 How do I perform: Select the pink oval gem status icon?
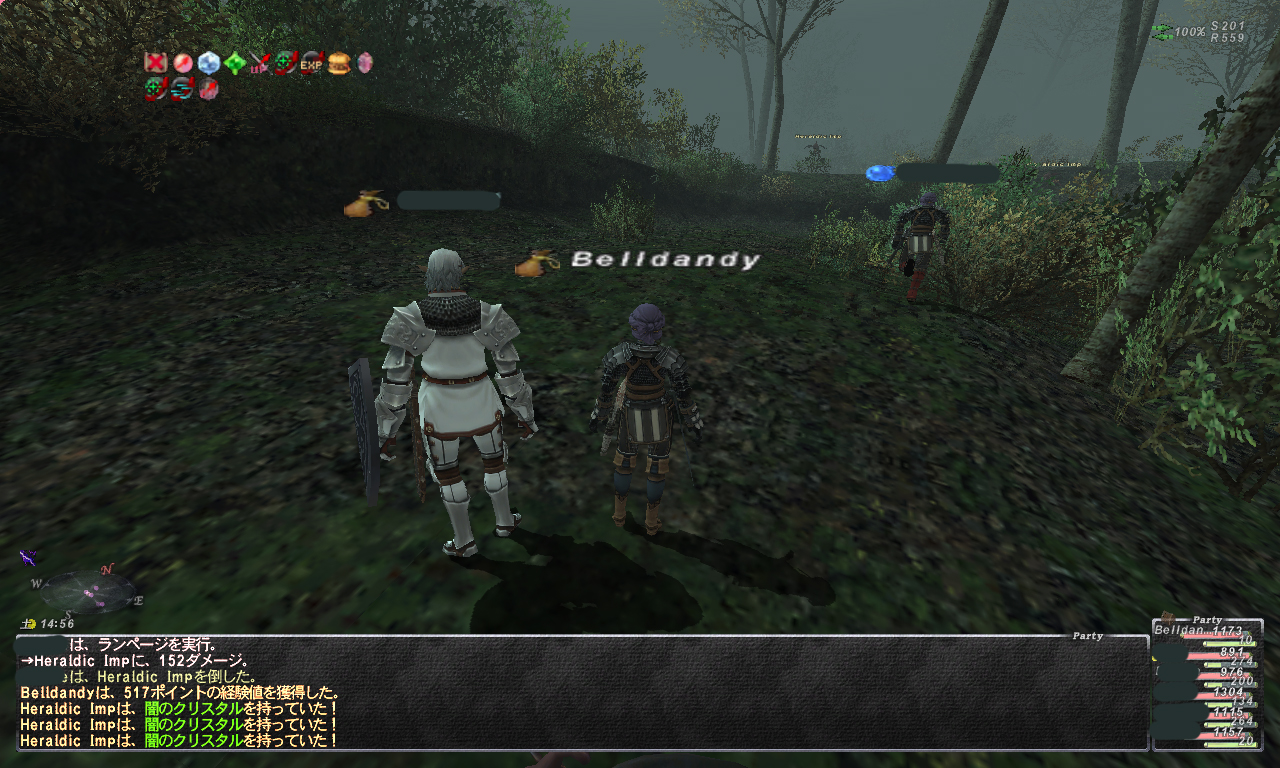(x=364, y=63)
